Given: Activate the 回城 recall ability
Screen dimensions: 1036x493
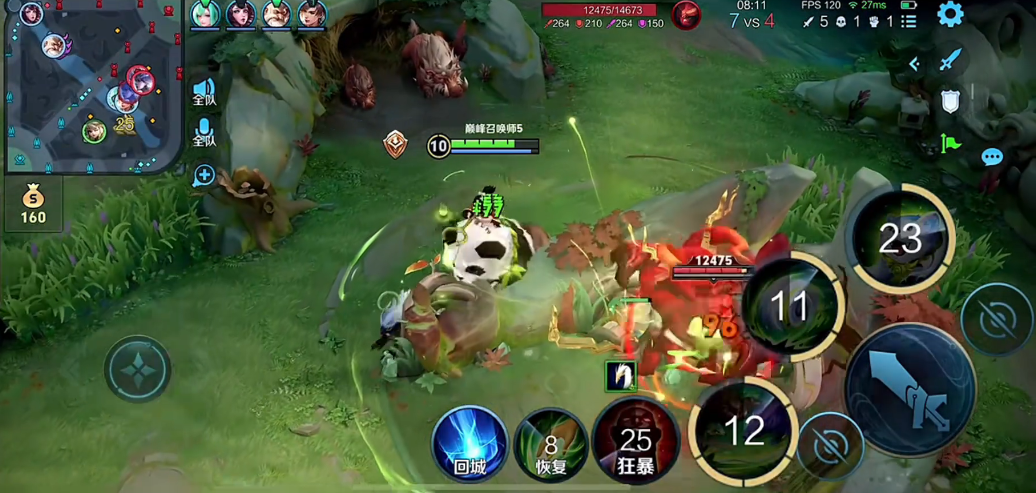Looking at the screenshot, I should click(469, 442).
